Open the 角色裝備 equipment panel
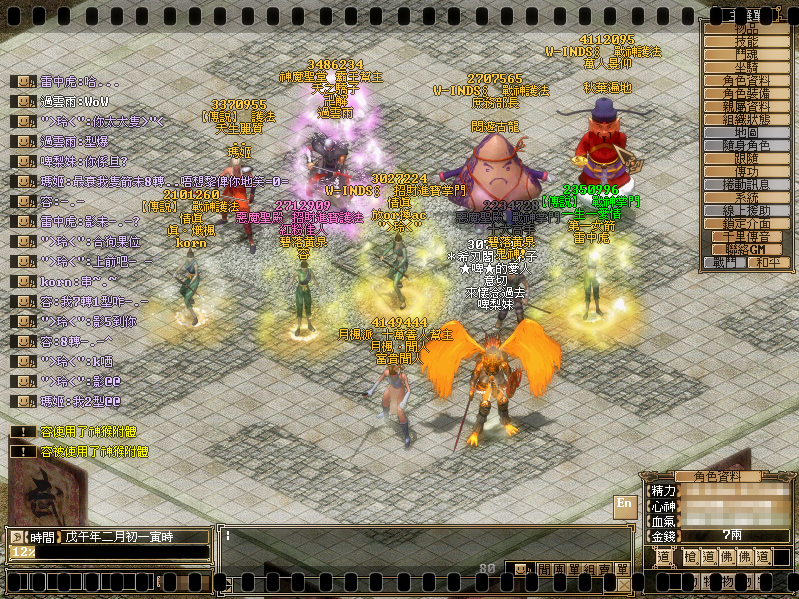799x599 pixels. [x=746, y=94]
